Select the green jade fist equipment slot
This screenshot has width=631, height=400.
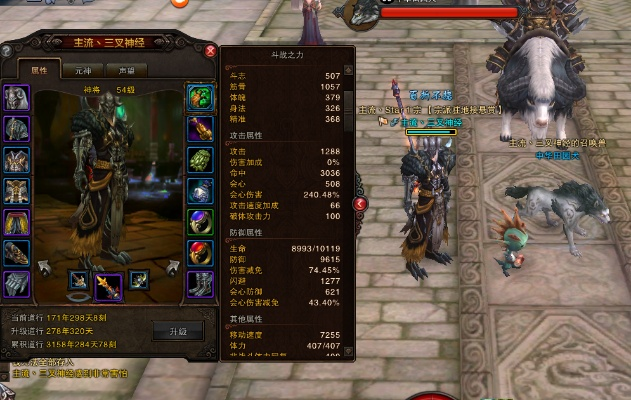pos(200,160)
